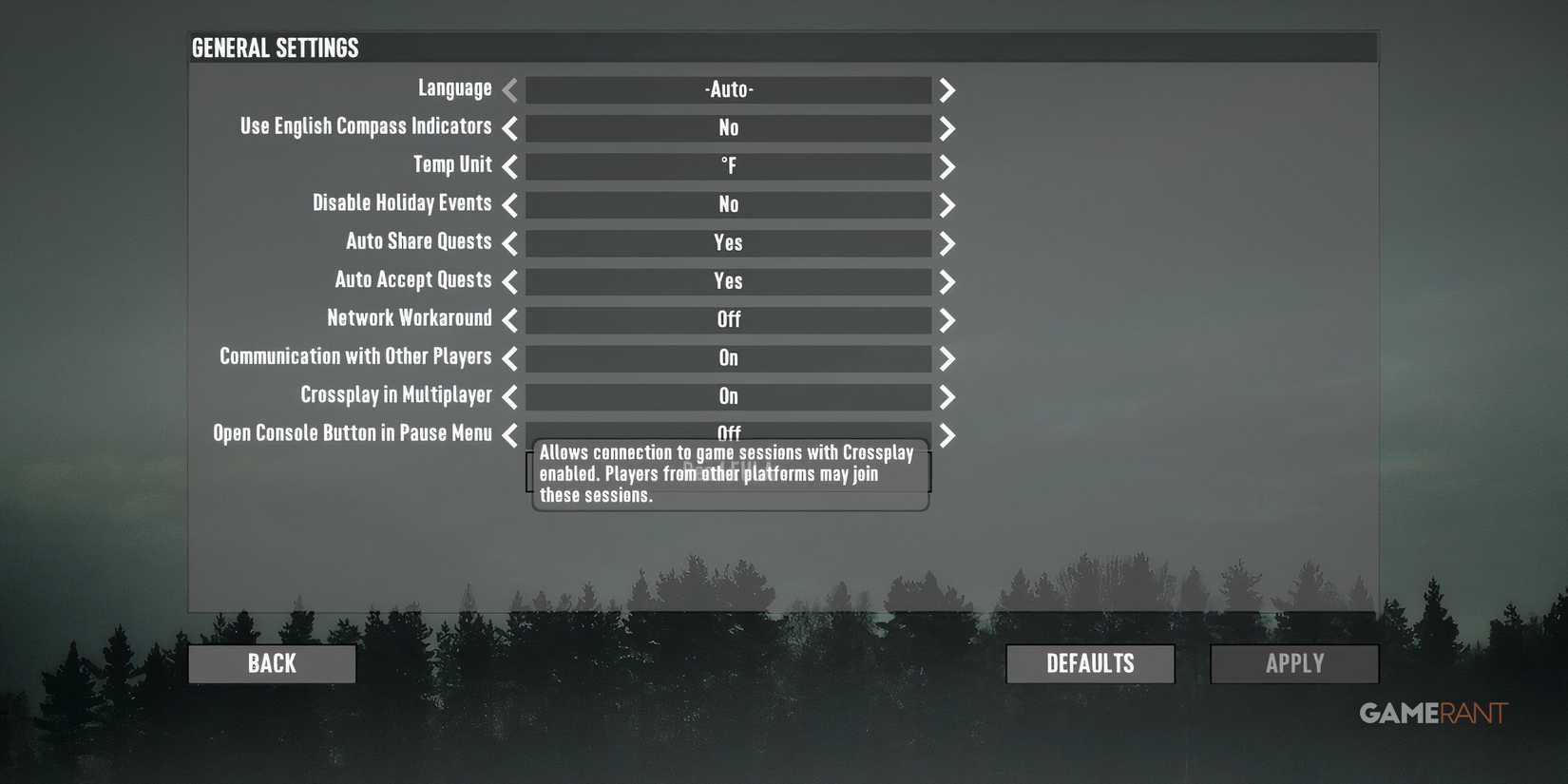Click the Auto Share Quests value showing Yes
The height and width of the screenshot is (784, 1568).
coord(728,243)
